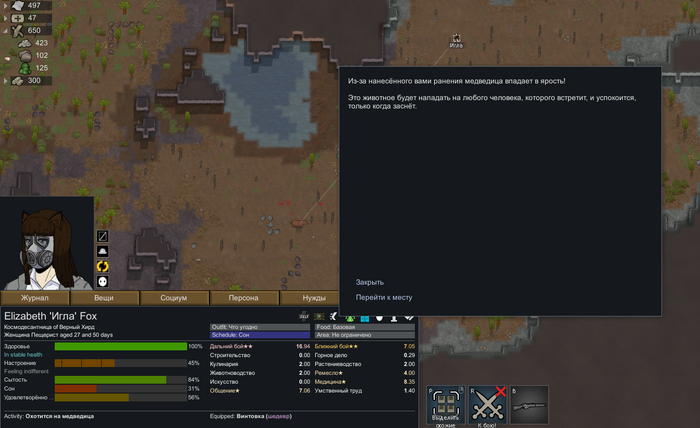Click the white skull icon beside portrait
Image resolution: width=700 pixels, height=428 pixels.
102,281
